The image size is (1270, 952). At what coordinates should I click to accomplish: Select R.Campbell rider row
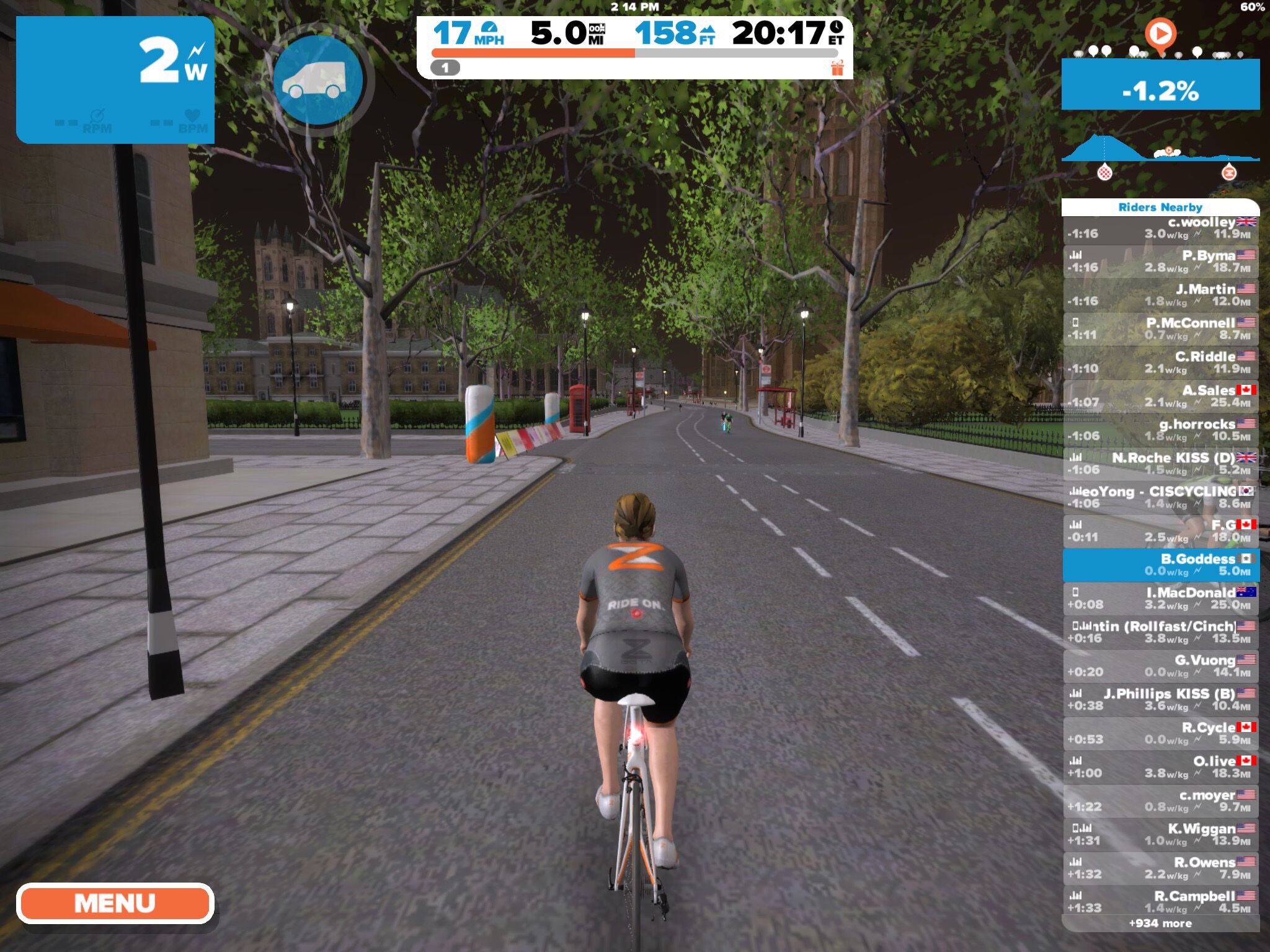coord(1160,902)
